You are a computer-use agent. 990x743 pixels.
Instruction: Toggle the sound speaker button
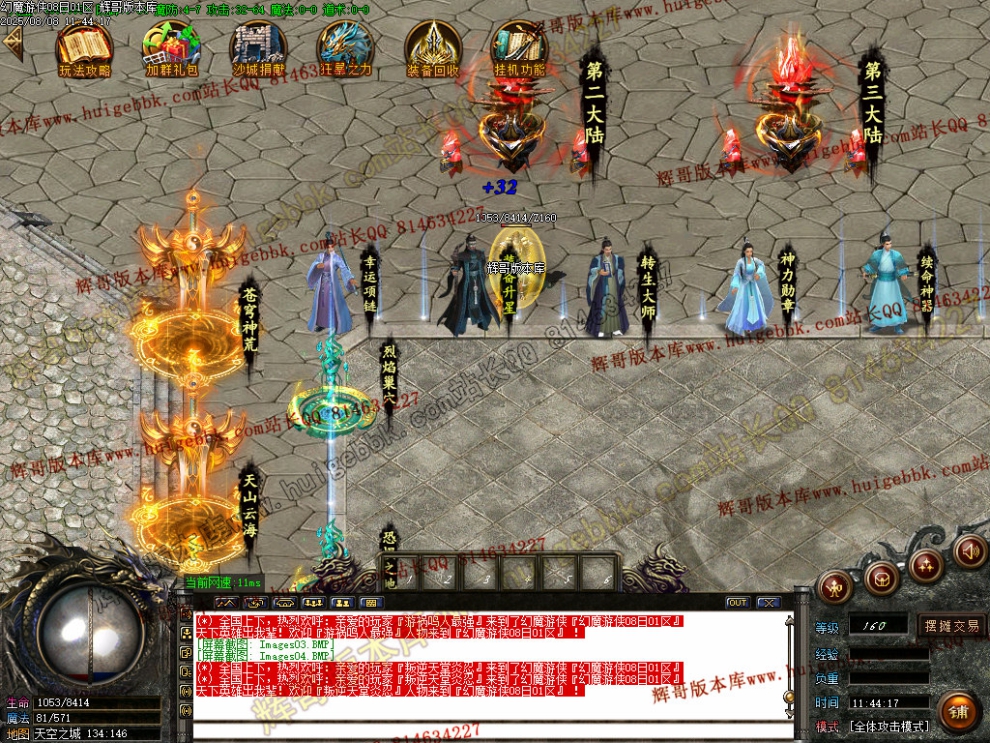pos(969,551)
